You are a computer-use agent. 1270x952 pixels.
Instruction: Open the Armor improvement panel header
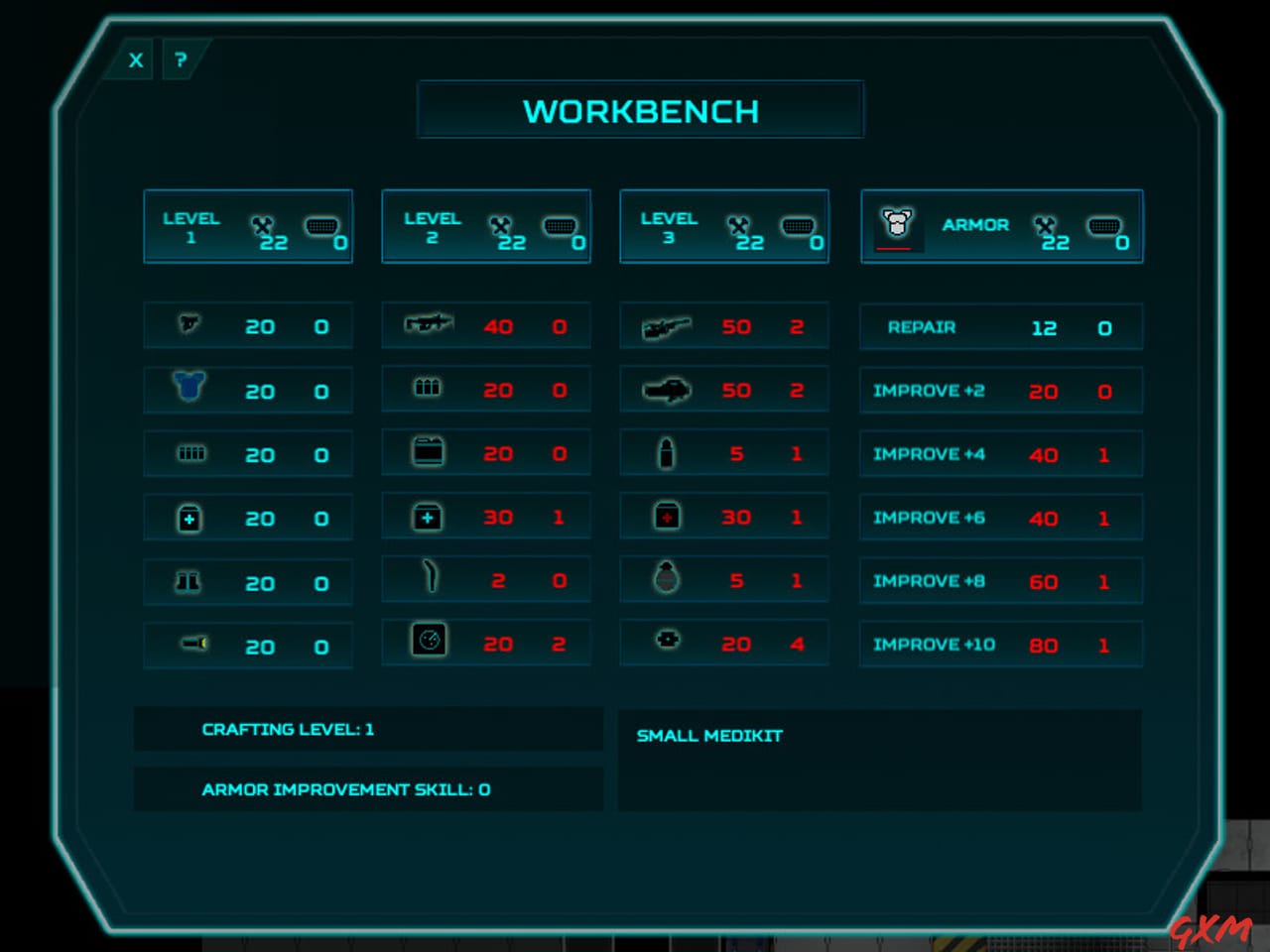click(x=1001, y=226)
